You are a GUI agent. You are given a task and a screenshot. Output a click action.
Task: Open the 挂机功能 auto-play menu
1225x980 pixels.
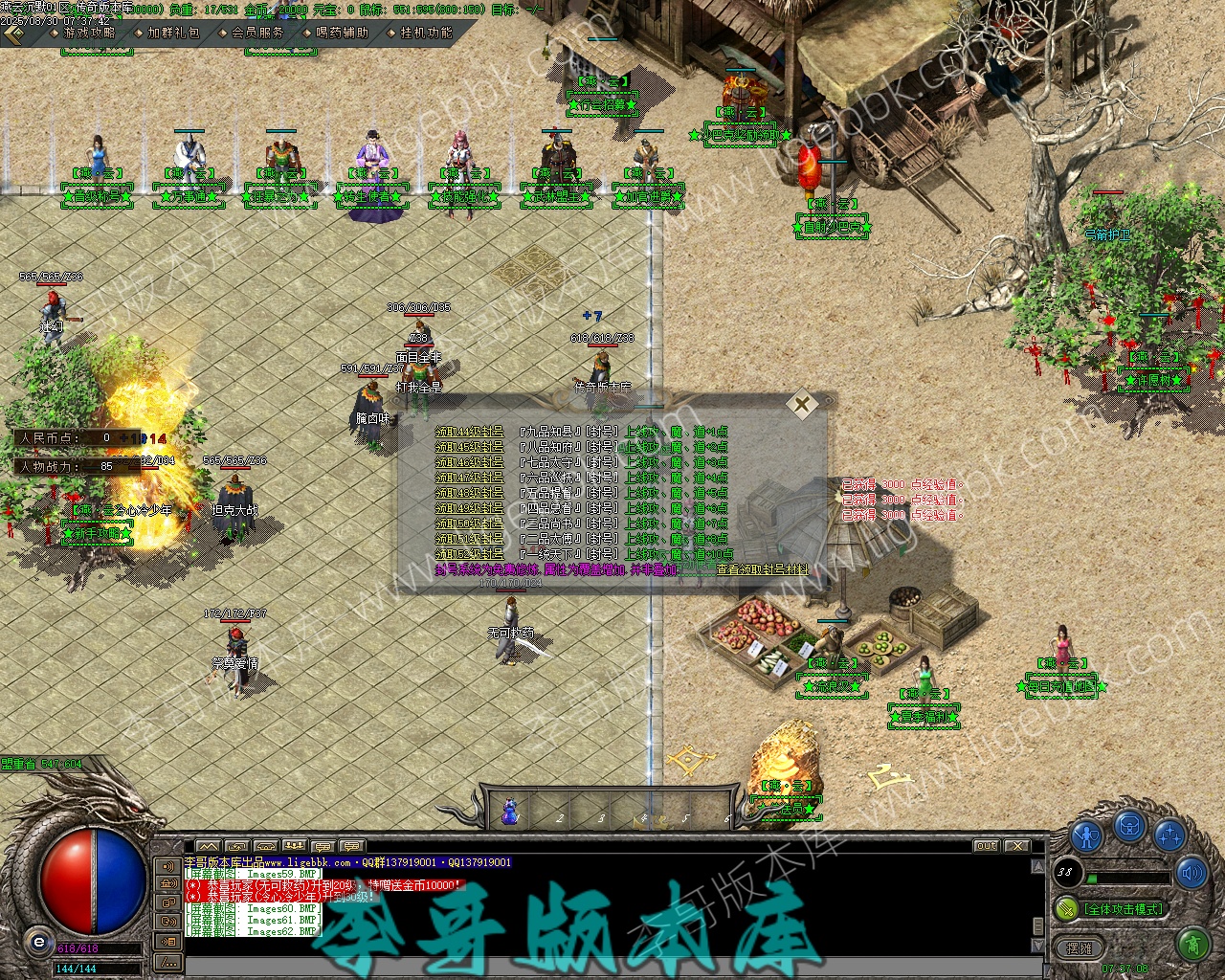426,33
